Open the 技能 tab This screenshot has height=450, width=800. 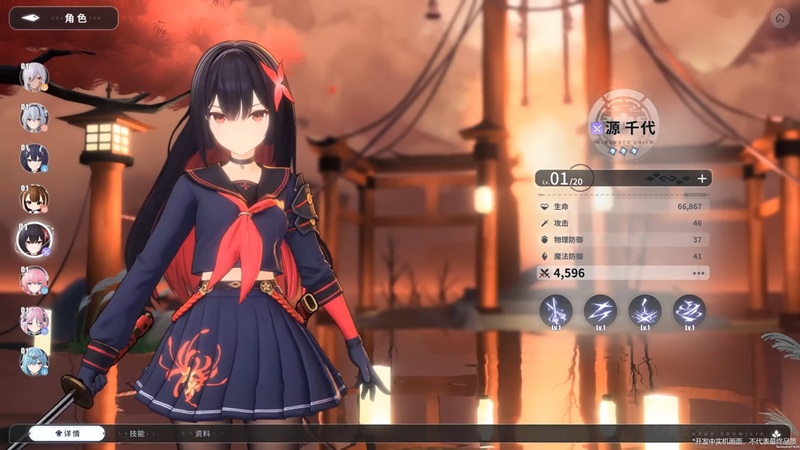click(137, 433)
